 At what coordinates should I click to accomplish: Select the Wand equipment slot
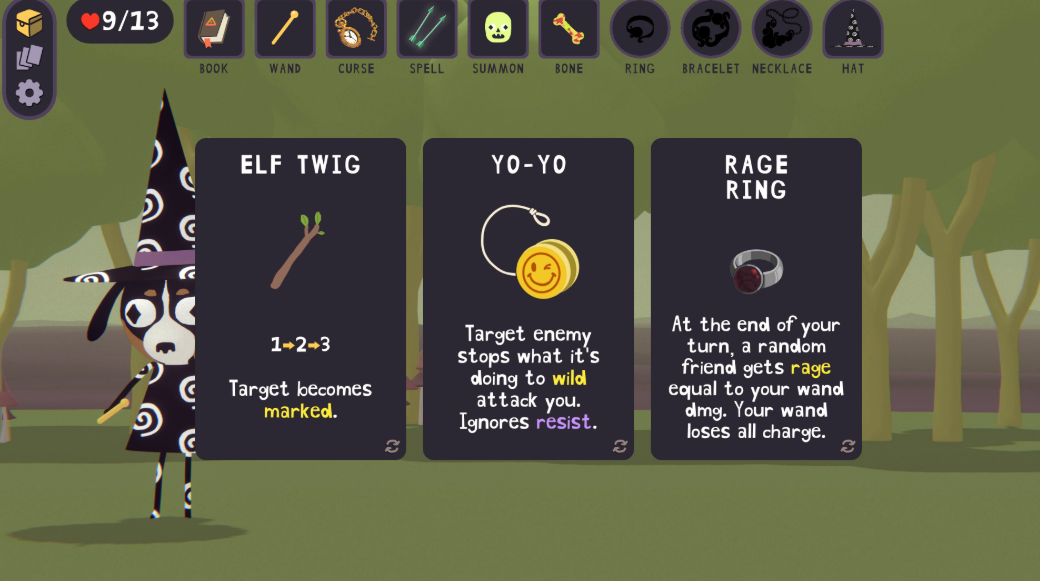pos(285,29)
